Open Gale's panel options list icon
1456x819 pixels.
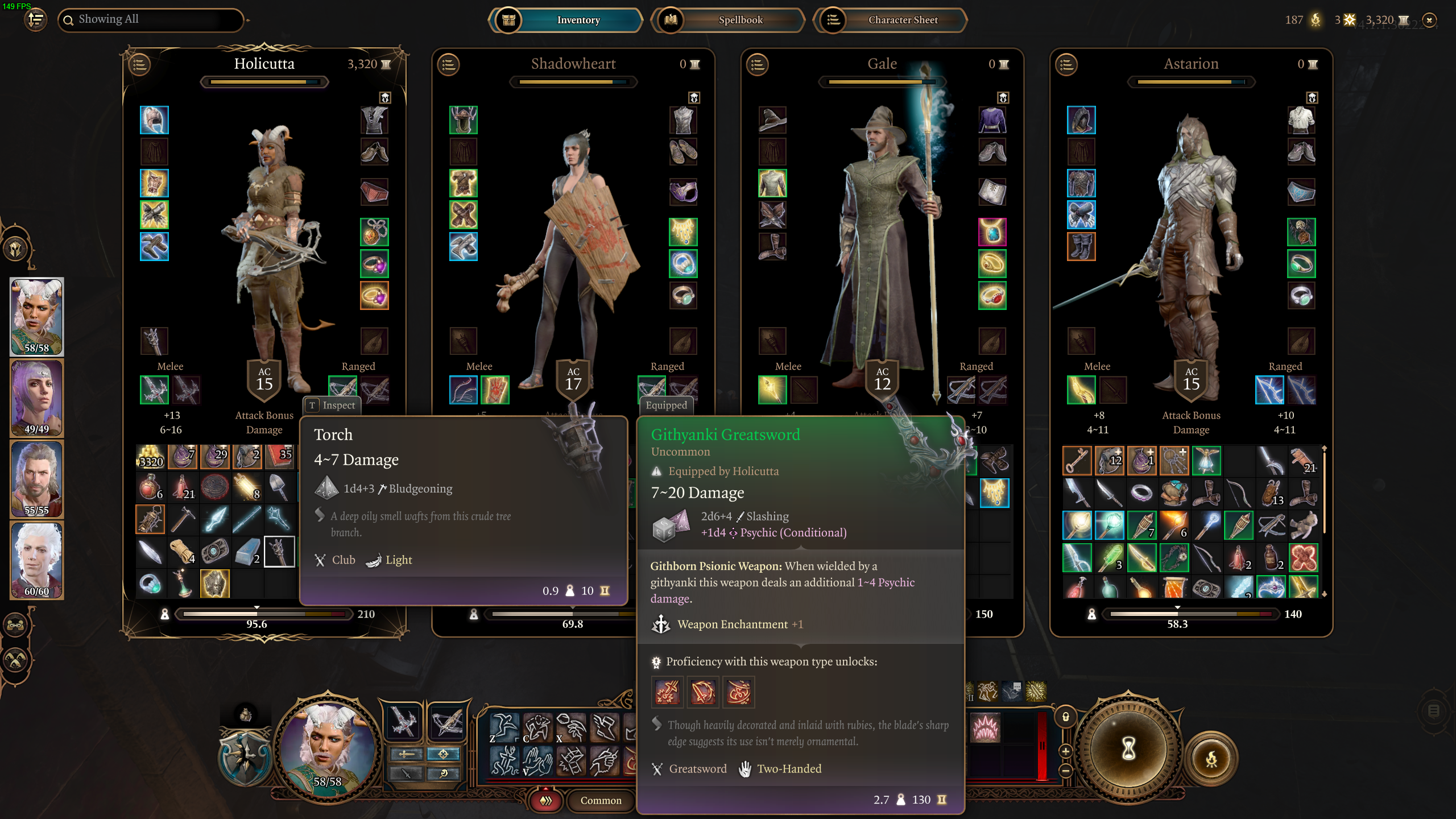click(x=756, y=65)
